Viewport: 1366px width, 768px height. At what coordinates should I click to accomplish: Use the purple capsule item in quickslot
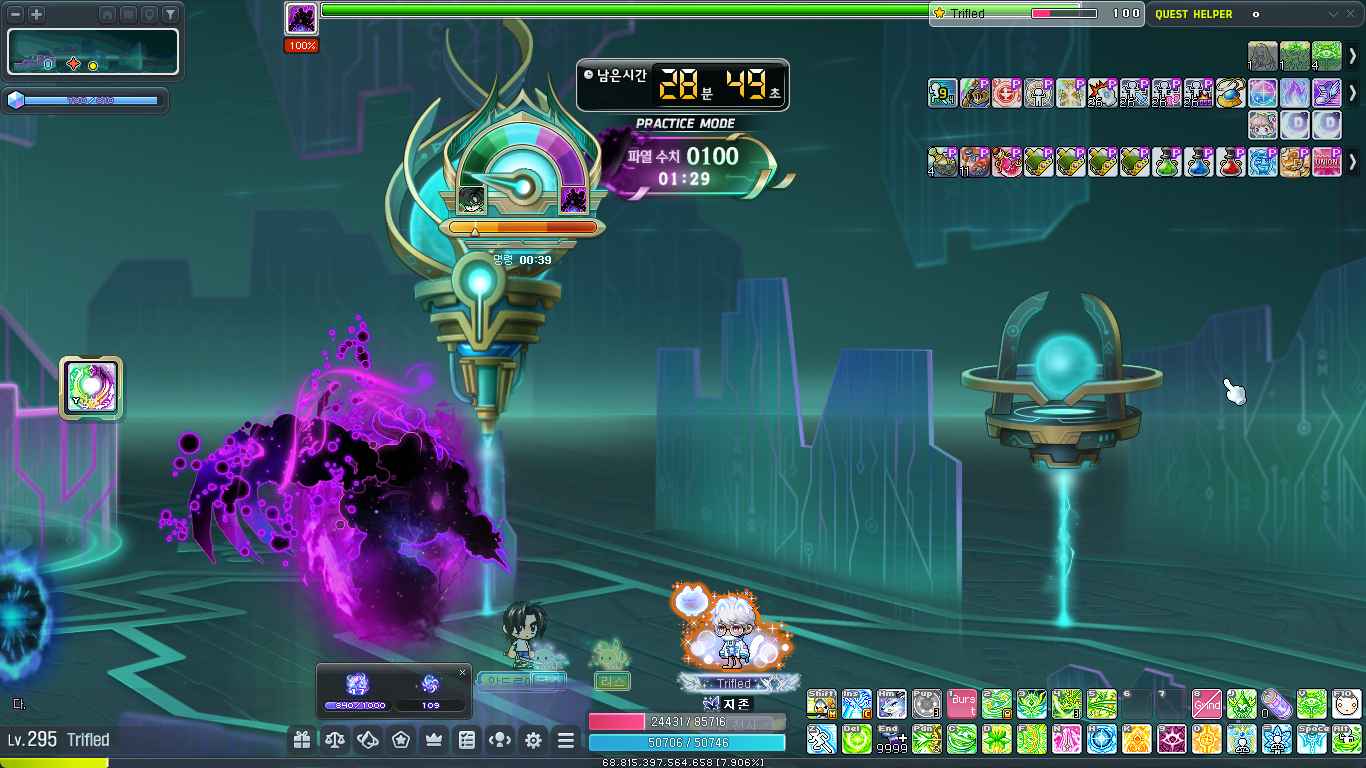(1276, 704)
